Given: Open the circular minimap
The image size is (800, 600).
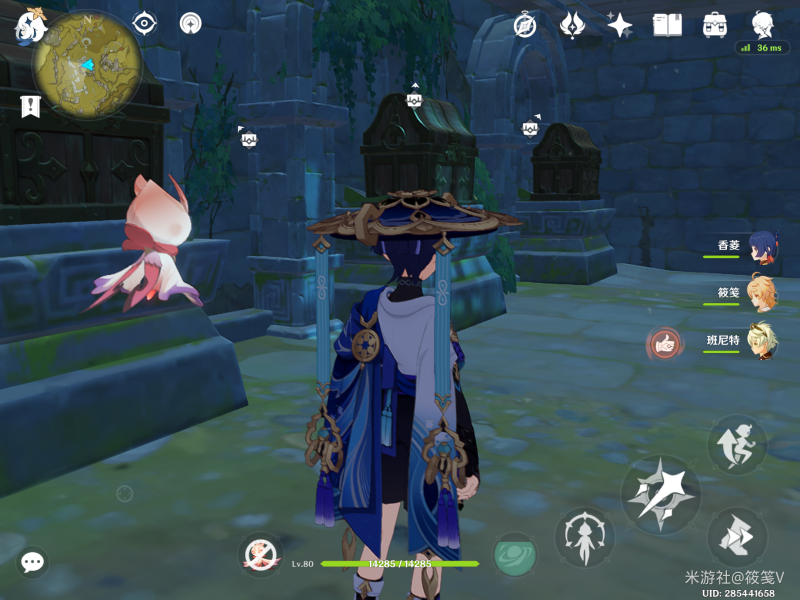Looking at the screenshot, I should coord(87,65).
